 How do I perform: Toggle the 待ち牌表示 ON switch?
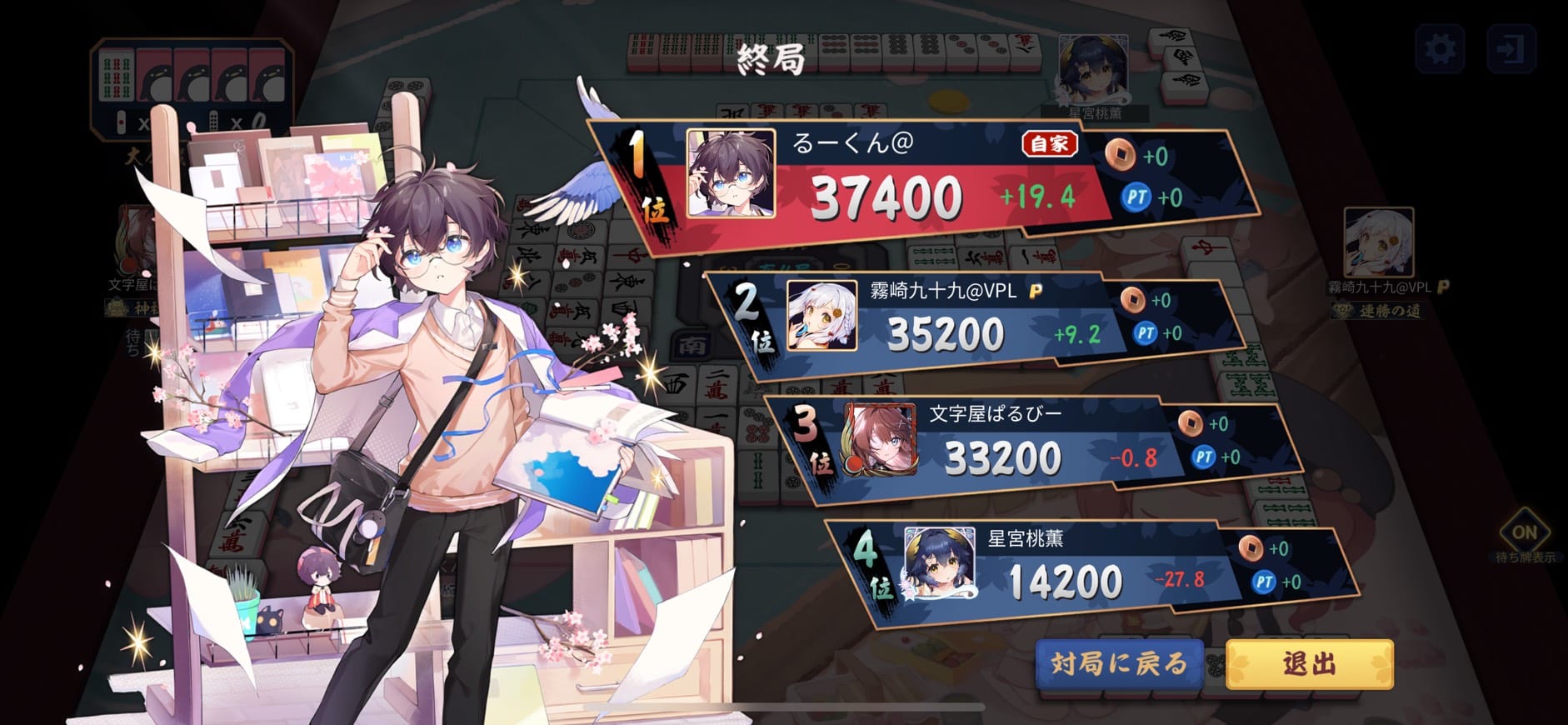(x=1524, y=534)
